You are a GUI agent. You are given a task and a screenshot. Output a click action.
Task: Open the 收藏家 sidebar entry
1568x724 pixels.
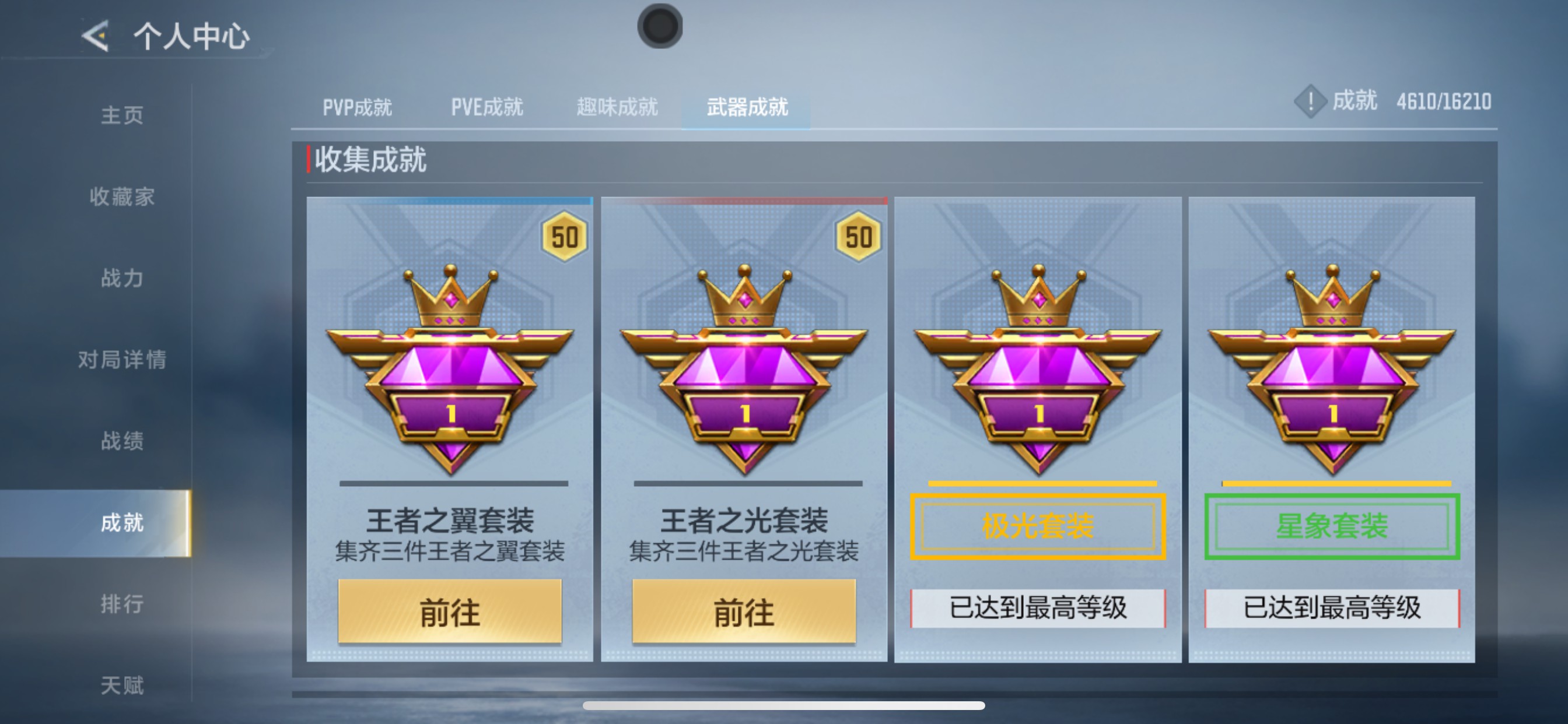click(122, 196)
